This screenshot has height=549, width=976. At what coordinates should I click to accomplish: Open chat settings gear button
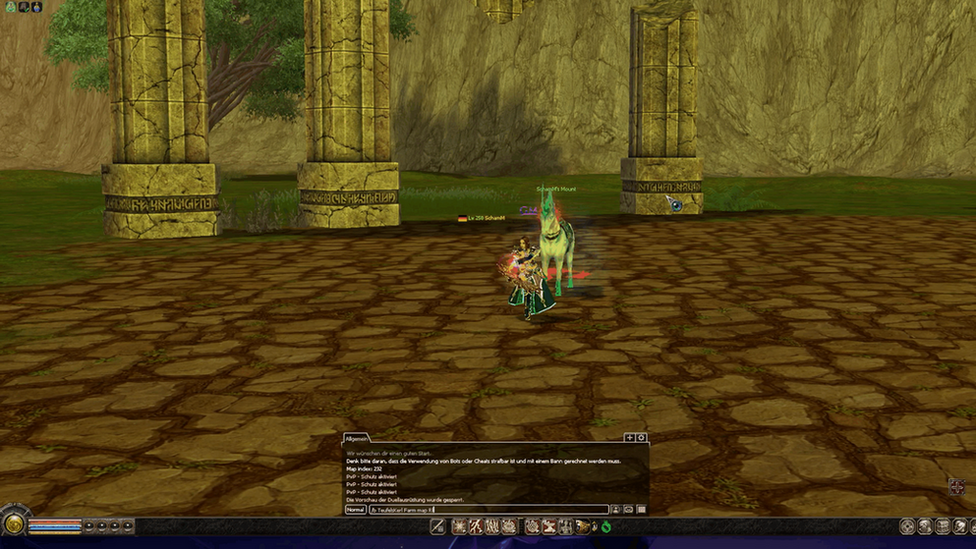point(641,438)
